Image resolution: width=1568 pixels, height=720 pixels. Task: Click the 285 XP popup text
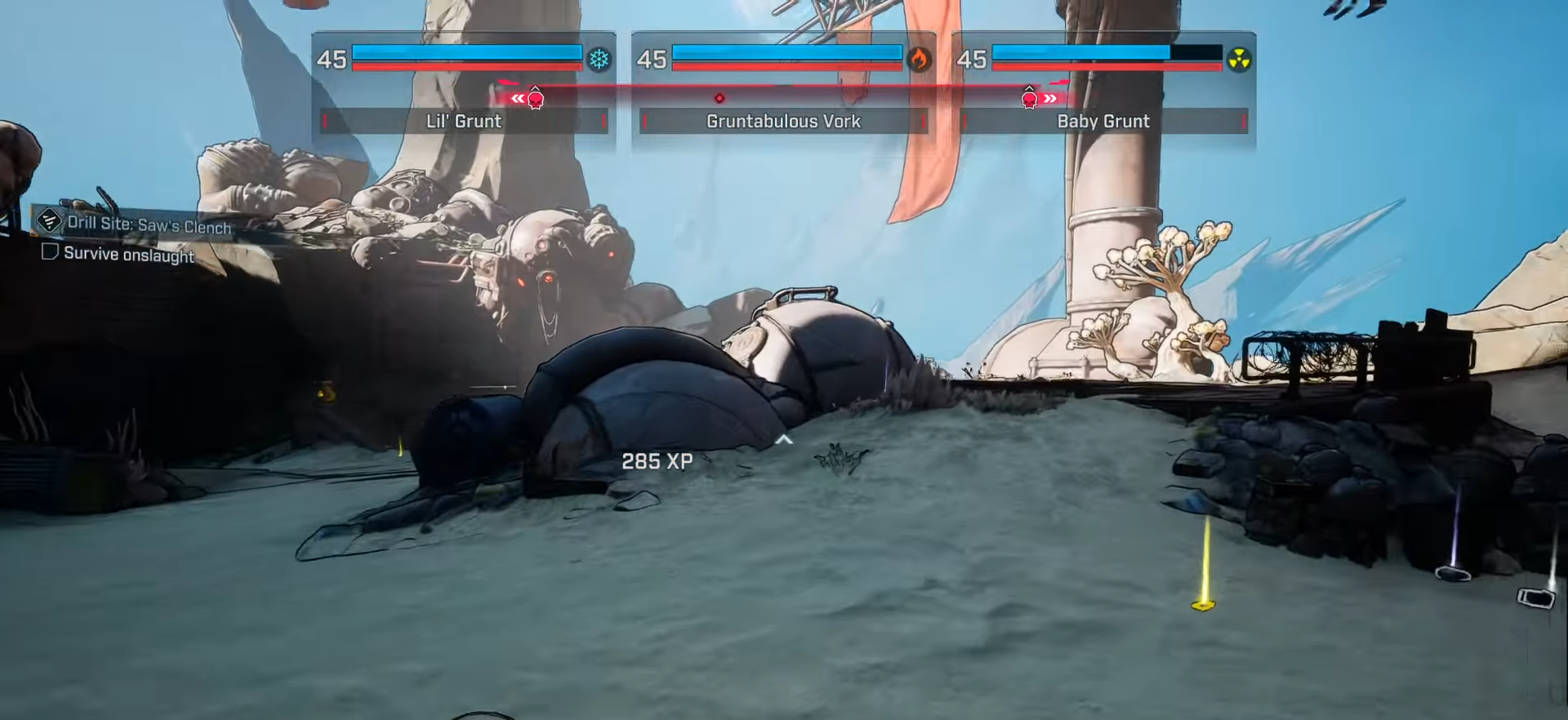click(x=657, y=461)
